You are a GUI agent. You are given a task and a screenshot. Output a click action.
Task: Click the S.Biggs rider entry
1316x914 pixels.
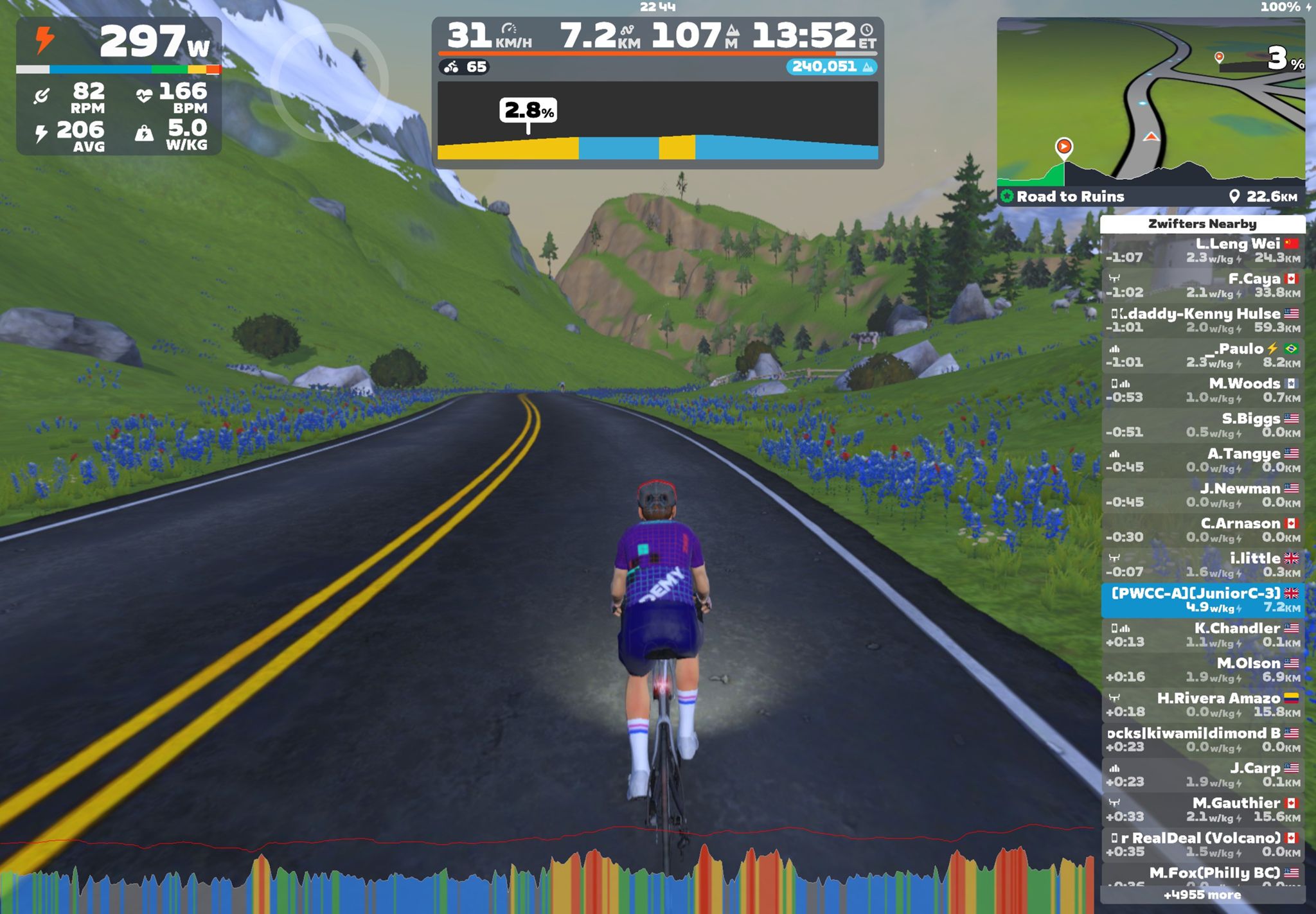coord(1203,425)
